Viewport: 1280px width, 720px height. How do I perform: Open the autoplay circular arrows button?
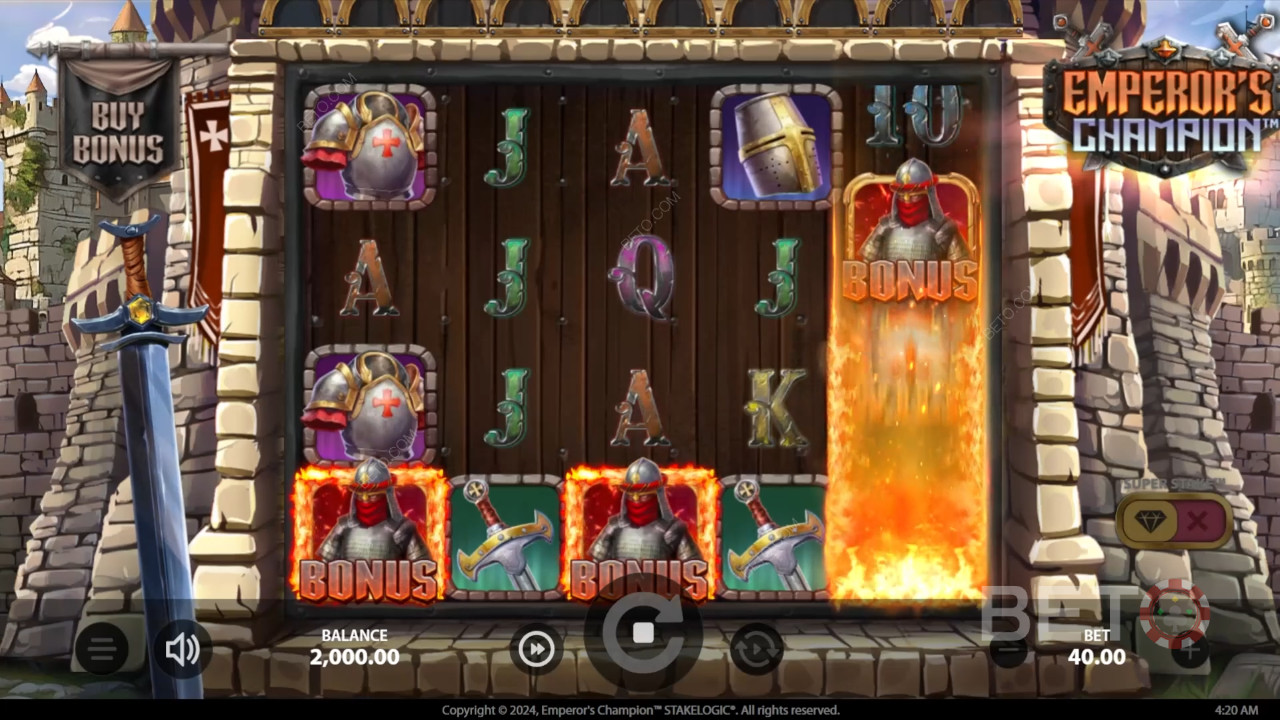(x=756, y=650)
